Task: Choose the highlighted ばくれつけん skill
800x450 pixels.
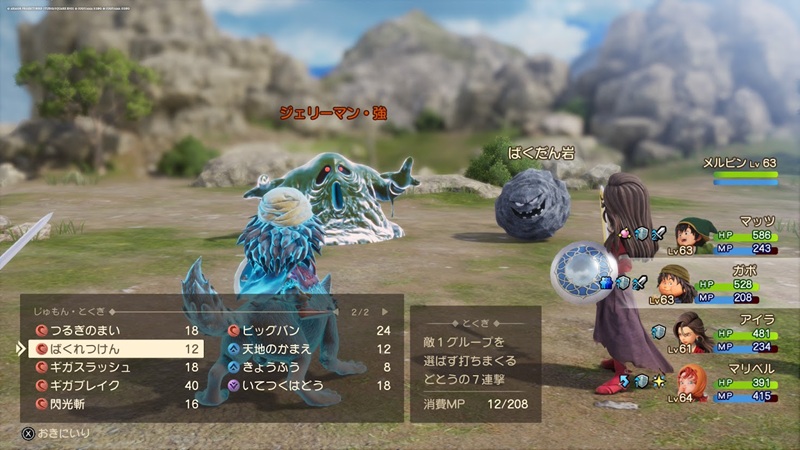Action: pyautogui.click(x=112, y=349)
